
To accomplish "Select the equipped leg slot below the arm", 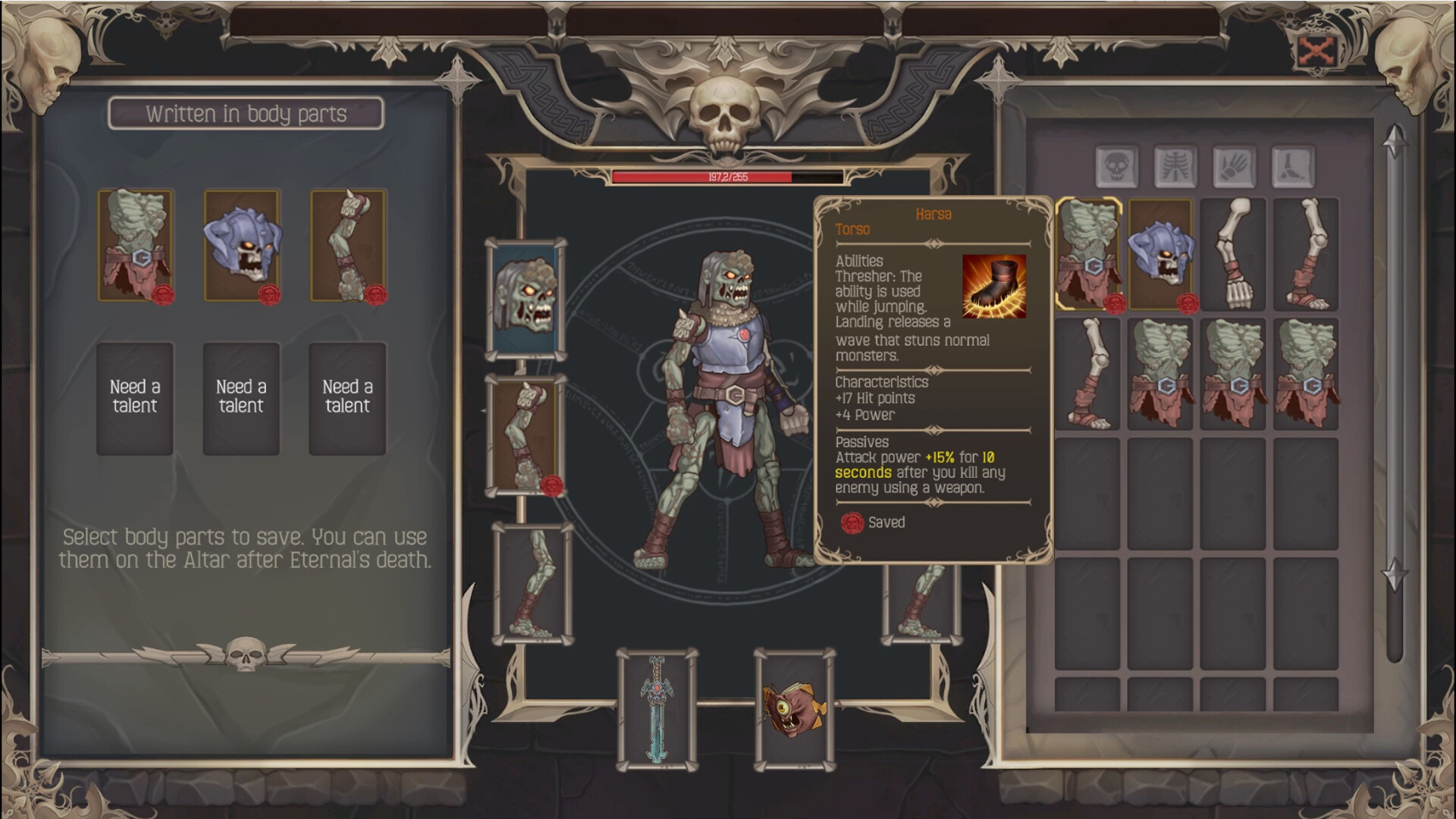I will tap(531, 584).
